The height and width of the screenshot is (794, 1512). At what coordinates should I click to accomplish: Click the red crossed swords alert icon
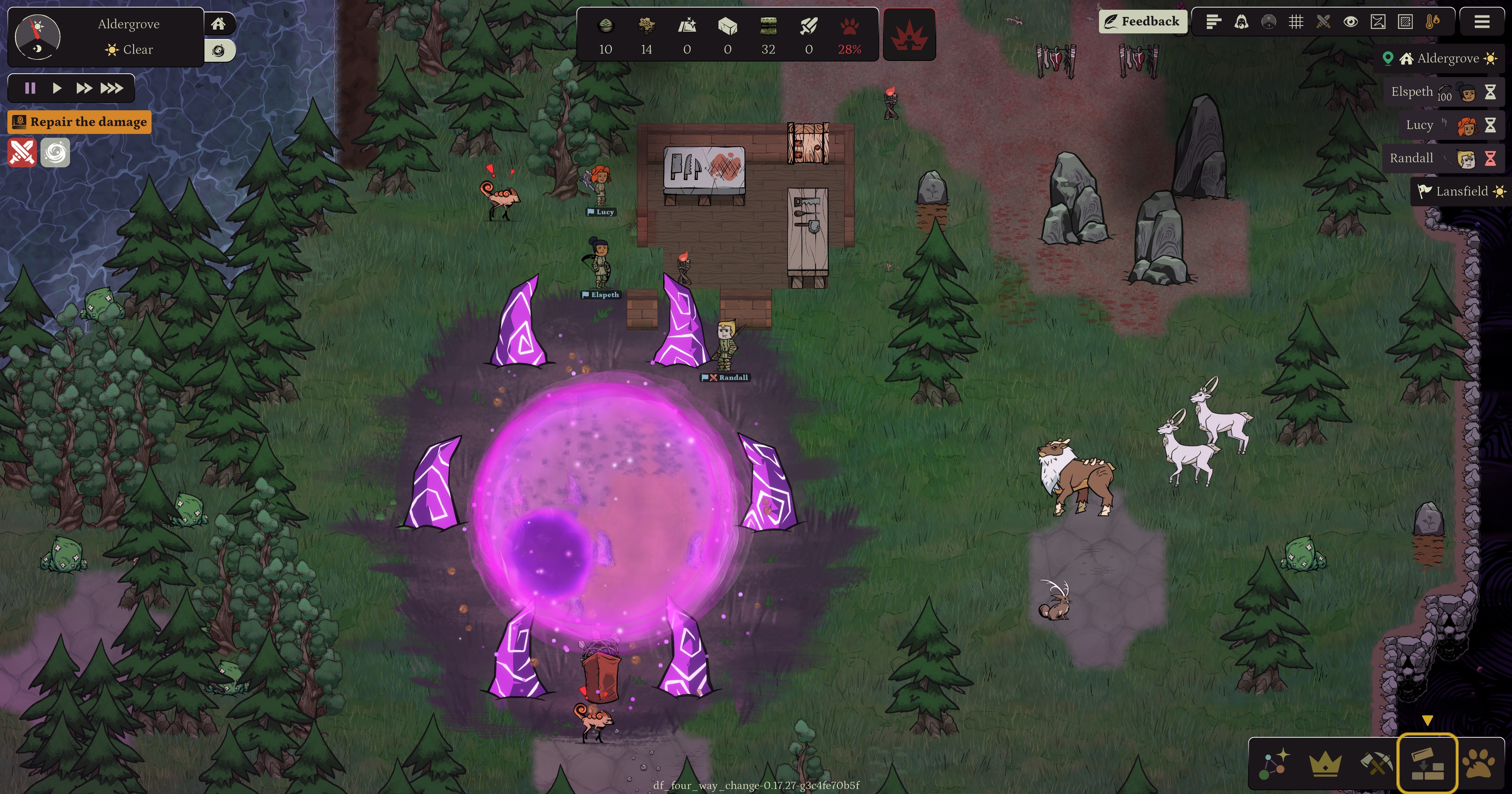[22, 153]
